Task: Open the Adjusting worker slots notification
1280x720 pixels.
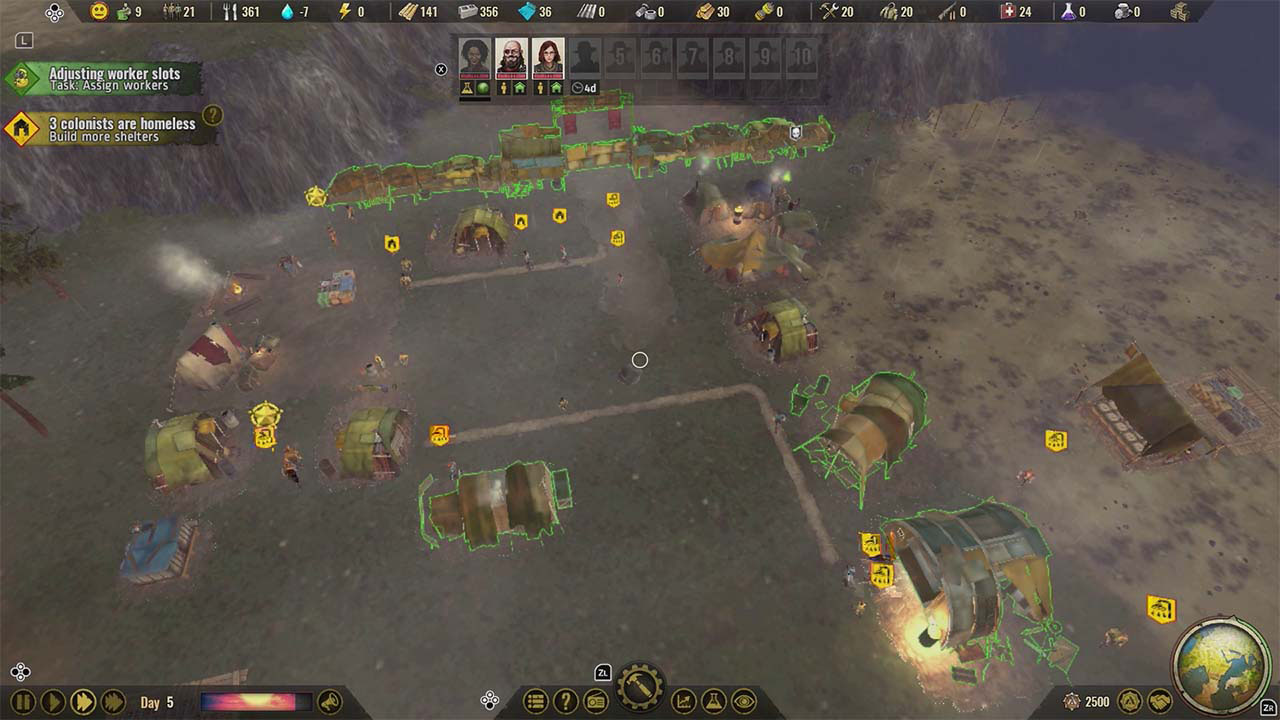Action: [105, 76]
